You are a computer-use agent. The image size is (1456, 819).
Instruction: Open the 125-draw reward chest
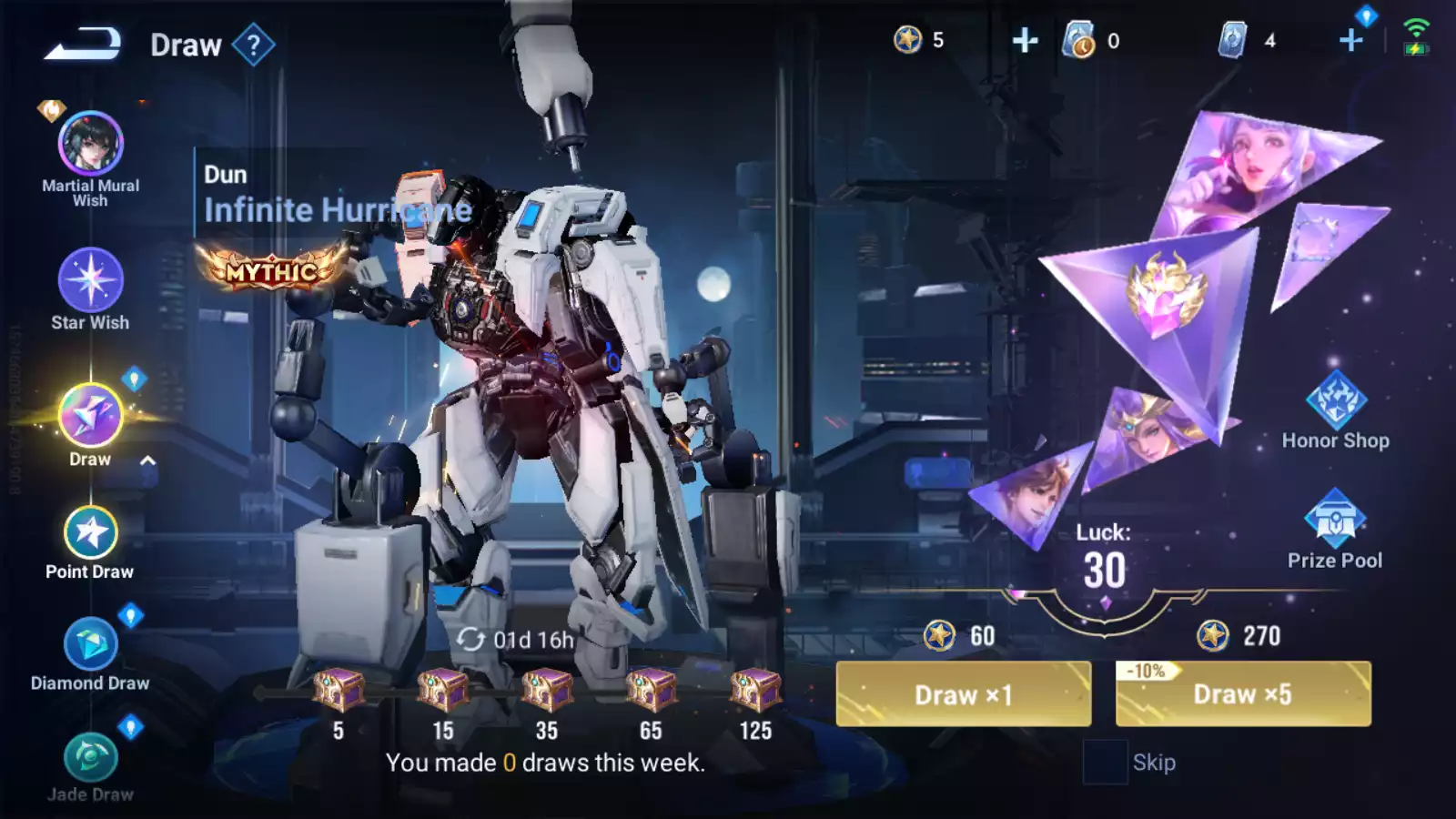[x=755, y=692]
